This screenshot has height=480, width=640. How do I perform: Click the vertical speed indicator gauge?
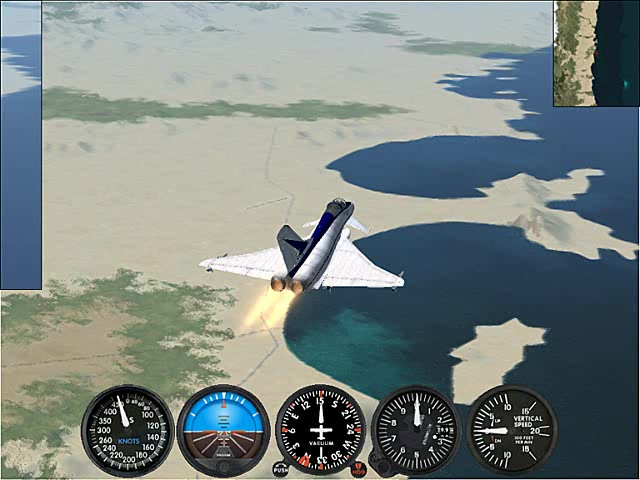click(511, 430)
